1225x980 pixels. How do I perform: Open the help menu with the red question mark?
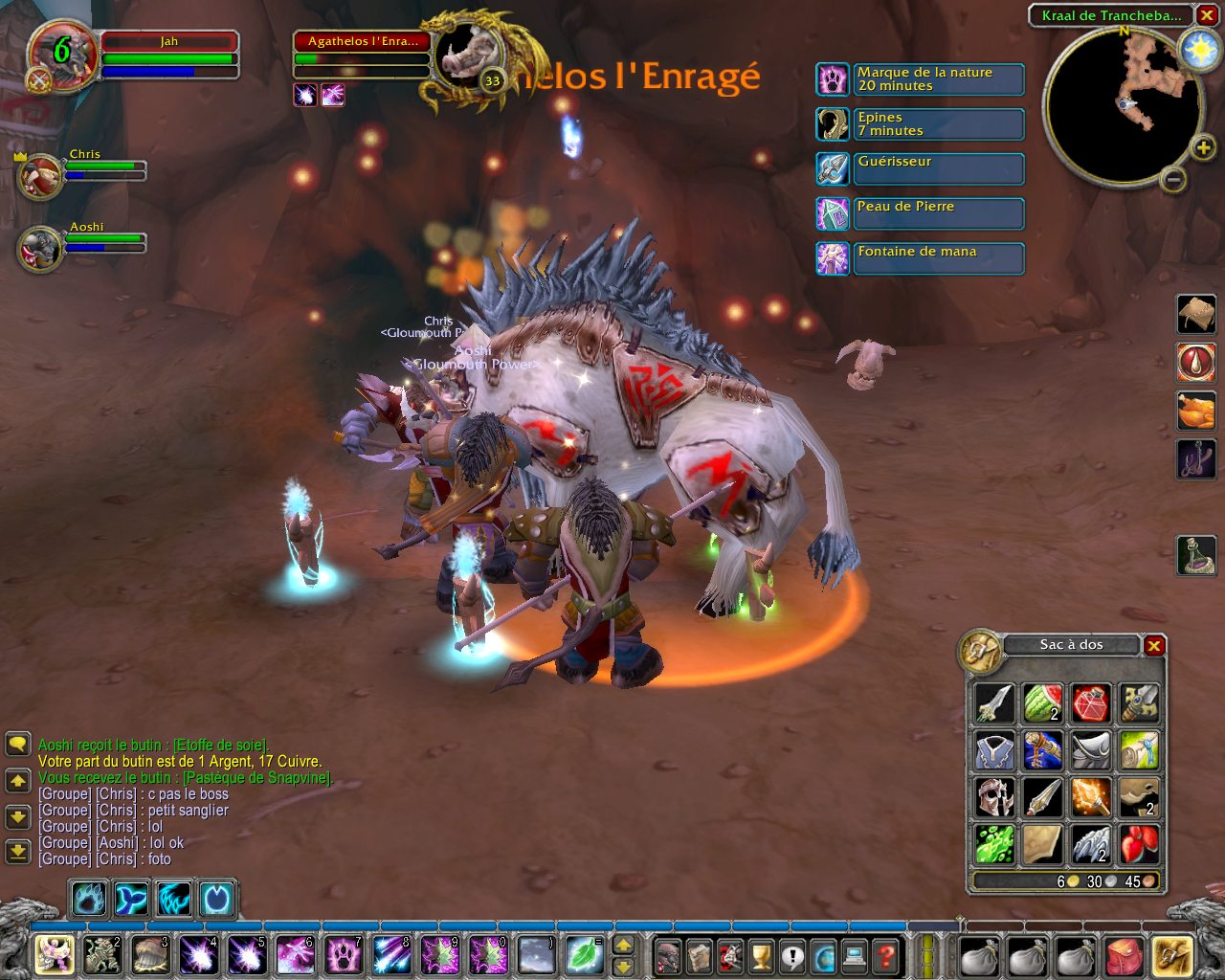[886, 955]
